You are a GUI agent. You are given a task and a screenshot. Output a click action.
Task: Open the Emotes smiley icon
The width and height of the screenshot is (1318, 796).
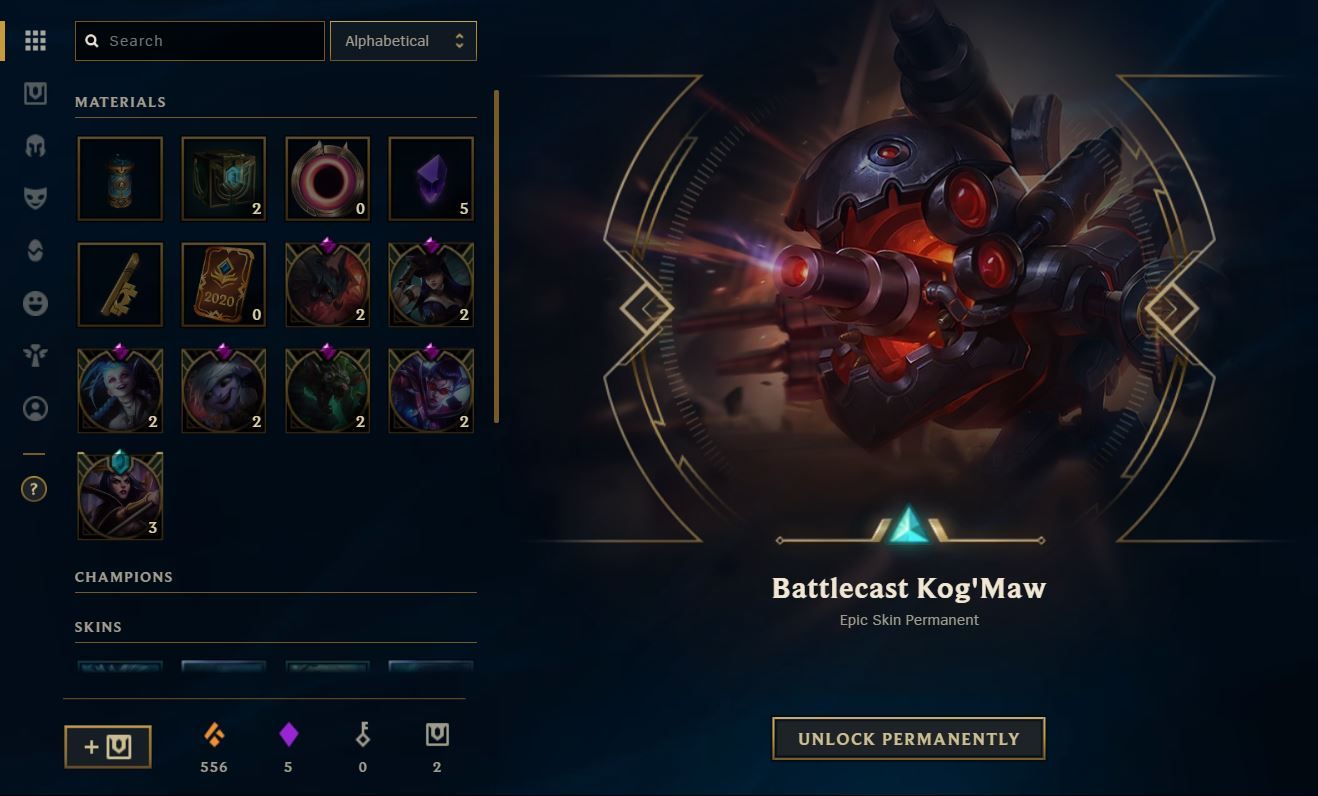click(35, 303)
